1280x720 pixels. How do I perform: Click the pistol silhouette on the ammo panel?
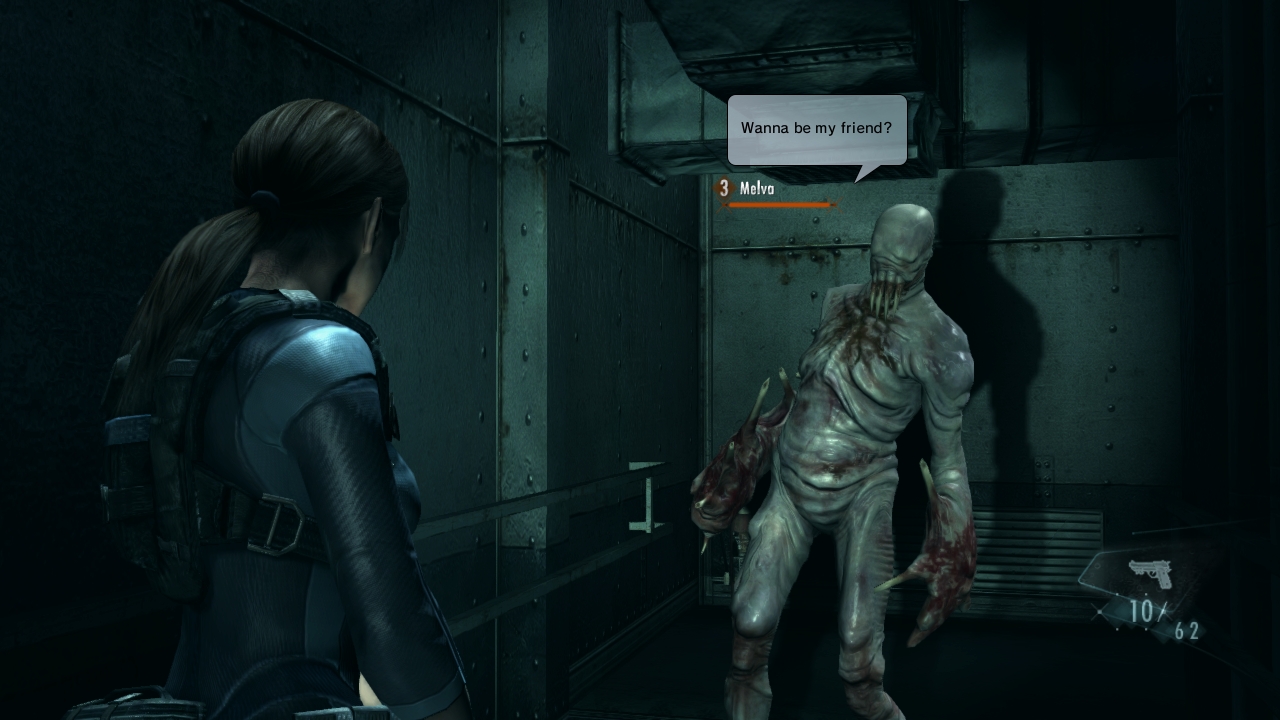(1150, 572)
